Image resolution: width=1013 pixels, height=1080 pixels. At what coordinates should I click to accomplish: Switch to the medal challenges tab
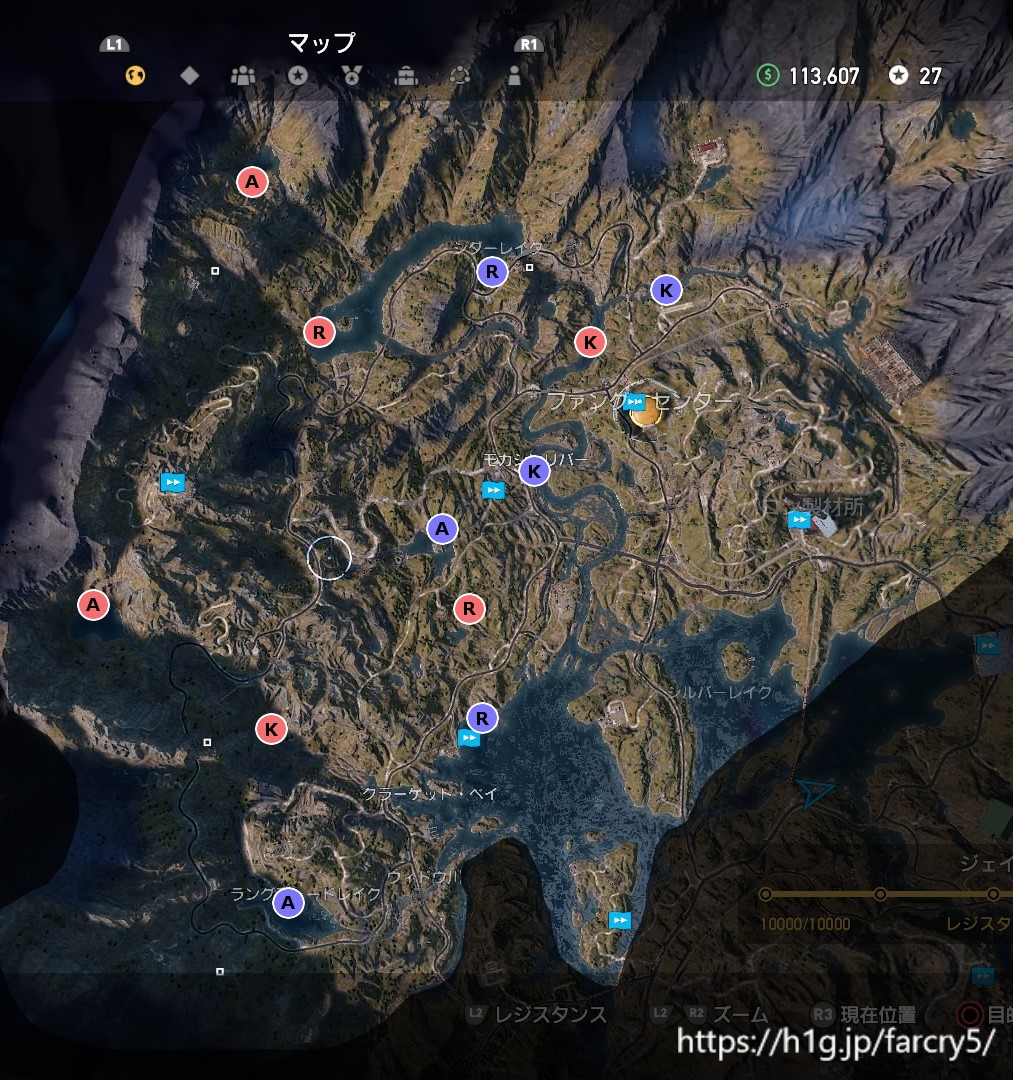[x=351, y=75]
